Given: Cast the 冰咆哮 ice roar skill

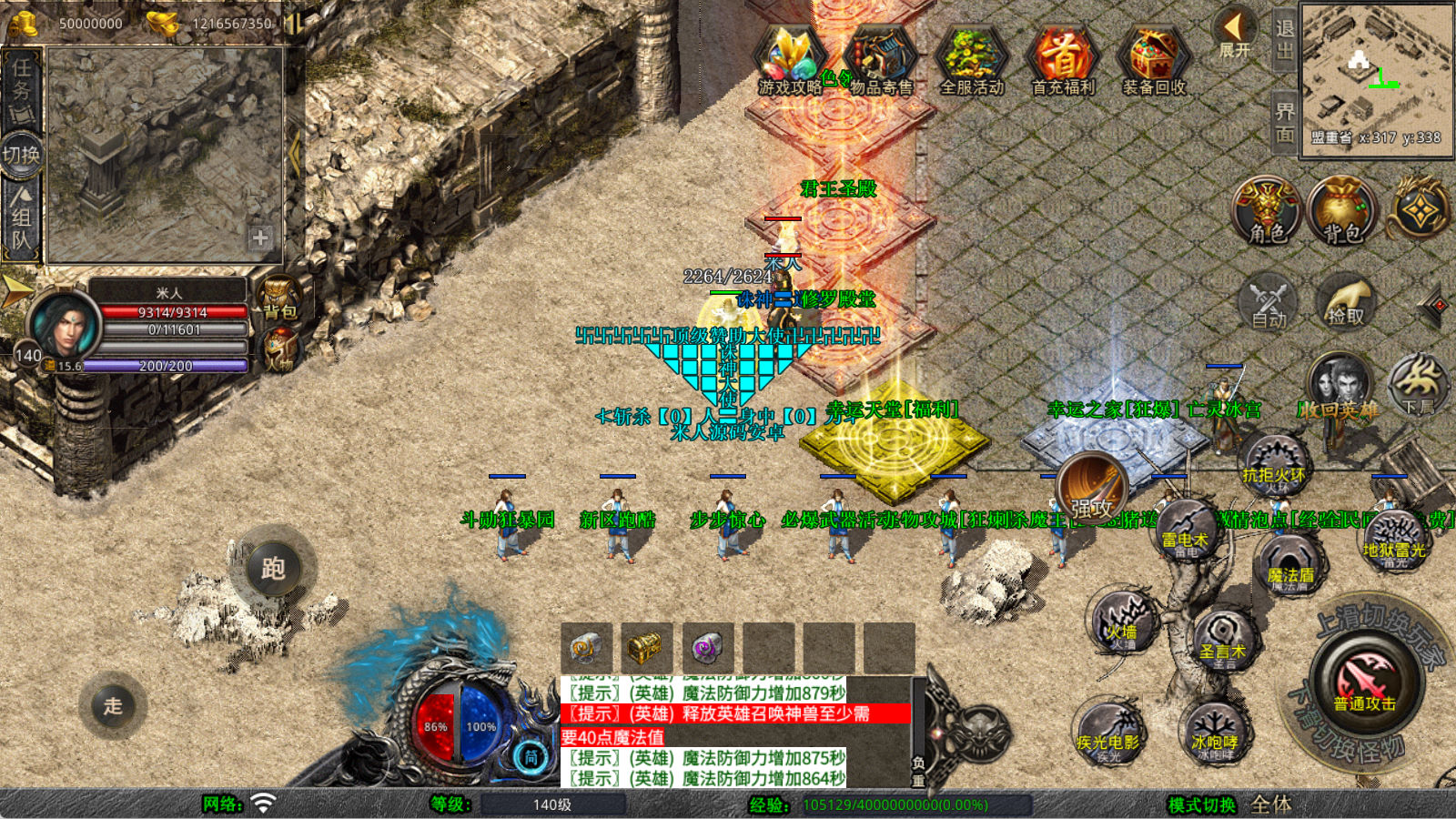Looking at the screenshot, I should click(x=1214, y=731).
